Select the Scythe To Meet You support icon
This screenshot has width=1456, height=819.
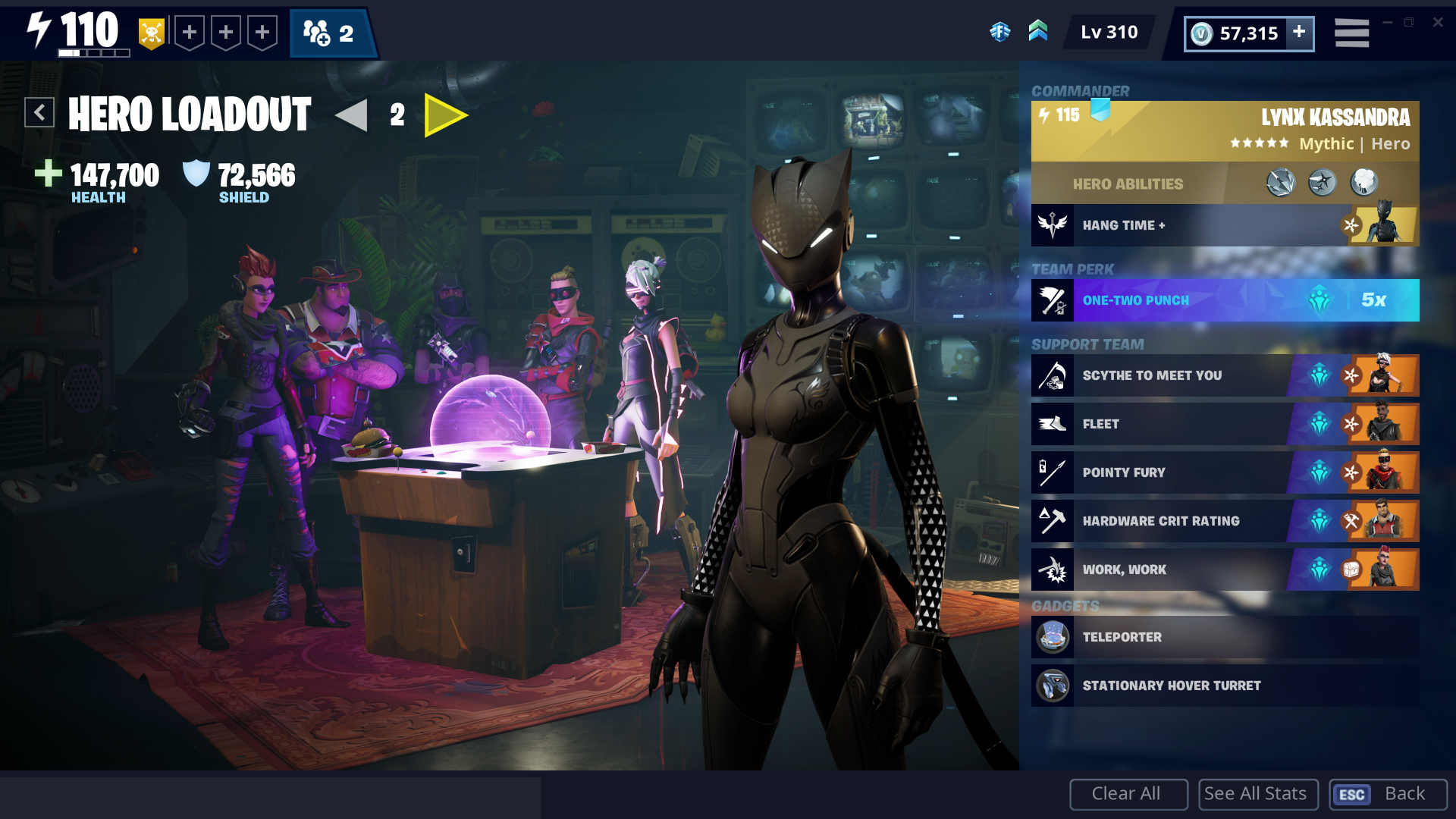[x=1053, y=375]
